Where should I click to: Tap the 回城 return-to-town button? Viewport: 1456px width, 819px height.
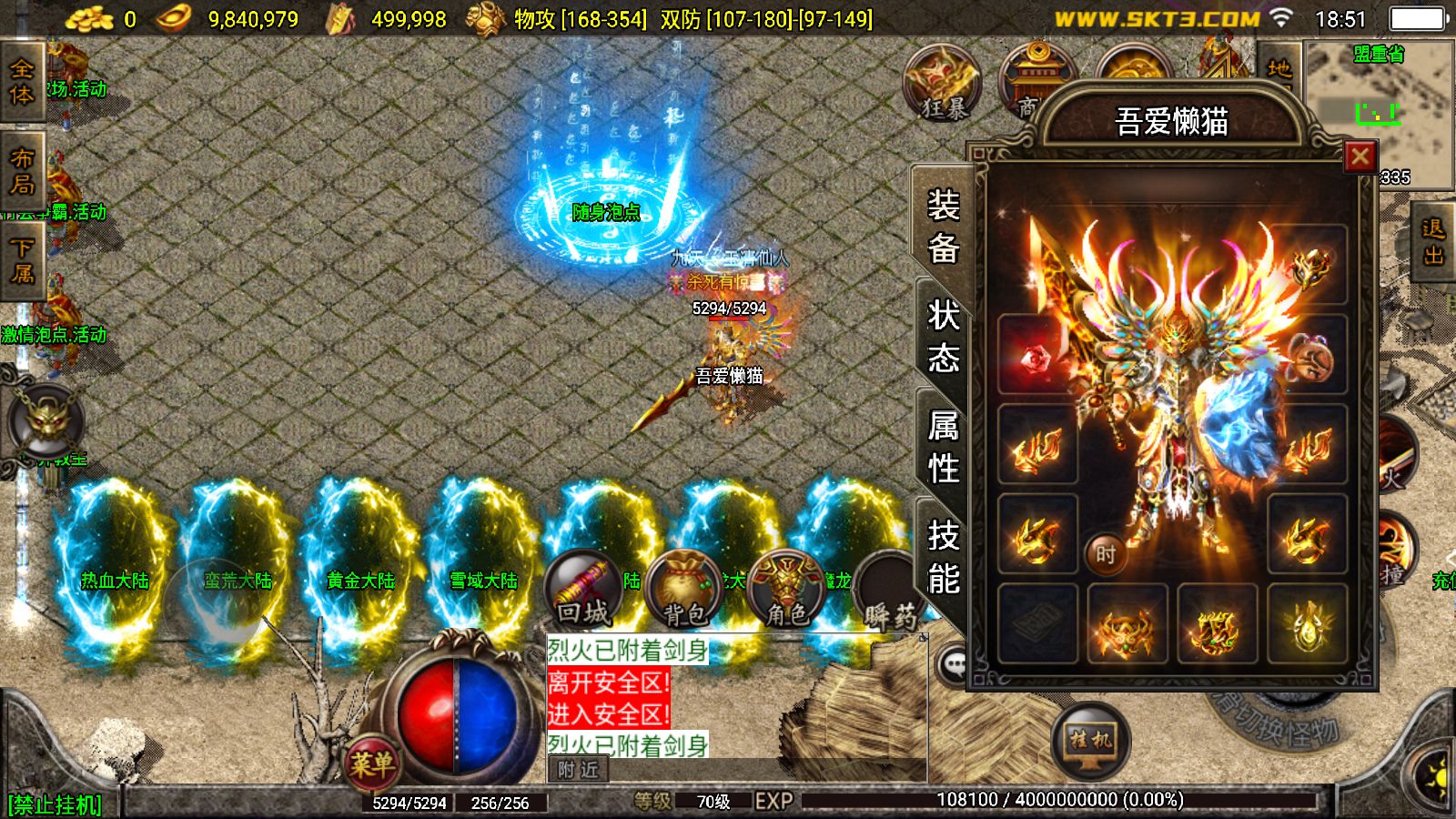[x=583, y=591]
